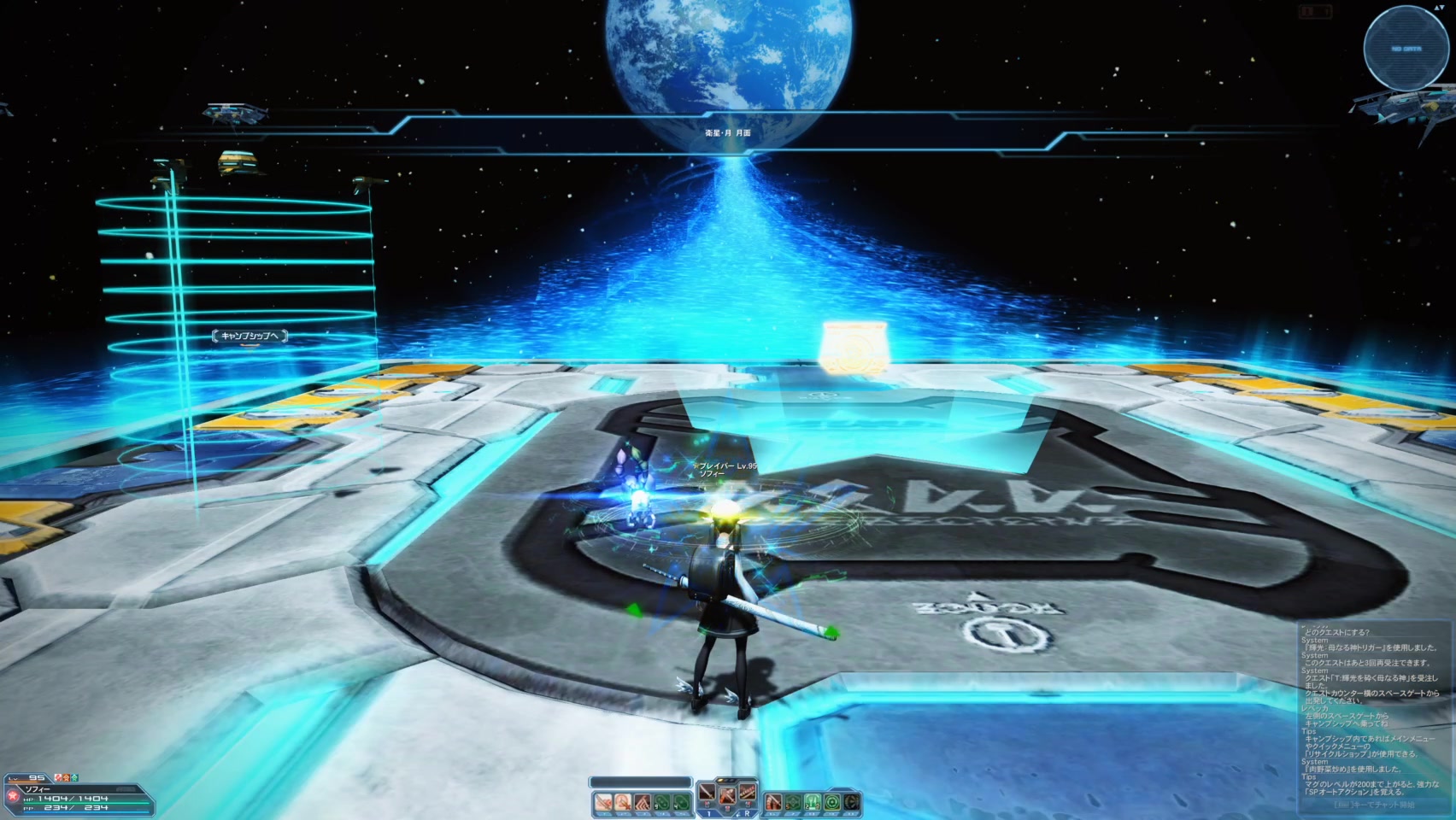Activate the green concentric circles icon
Screen dimensions: 1456x820
click(x=832, y=802)
